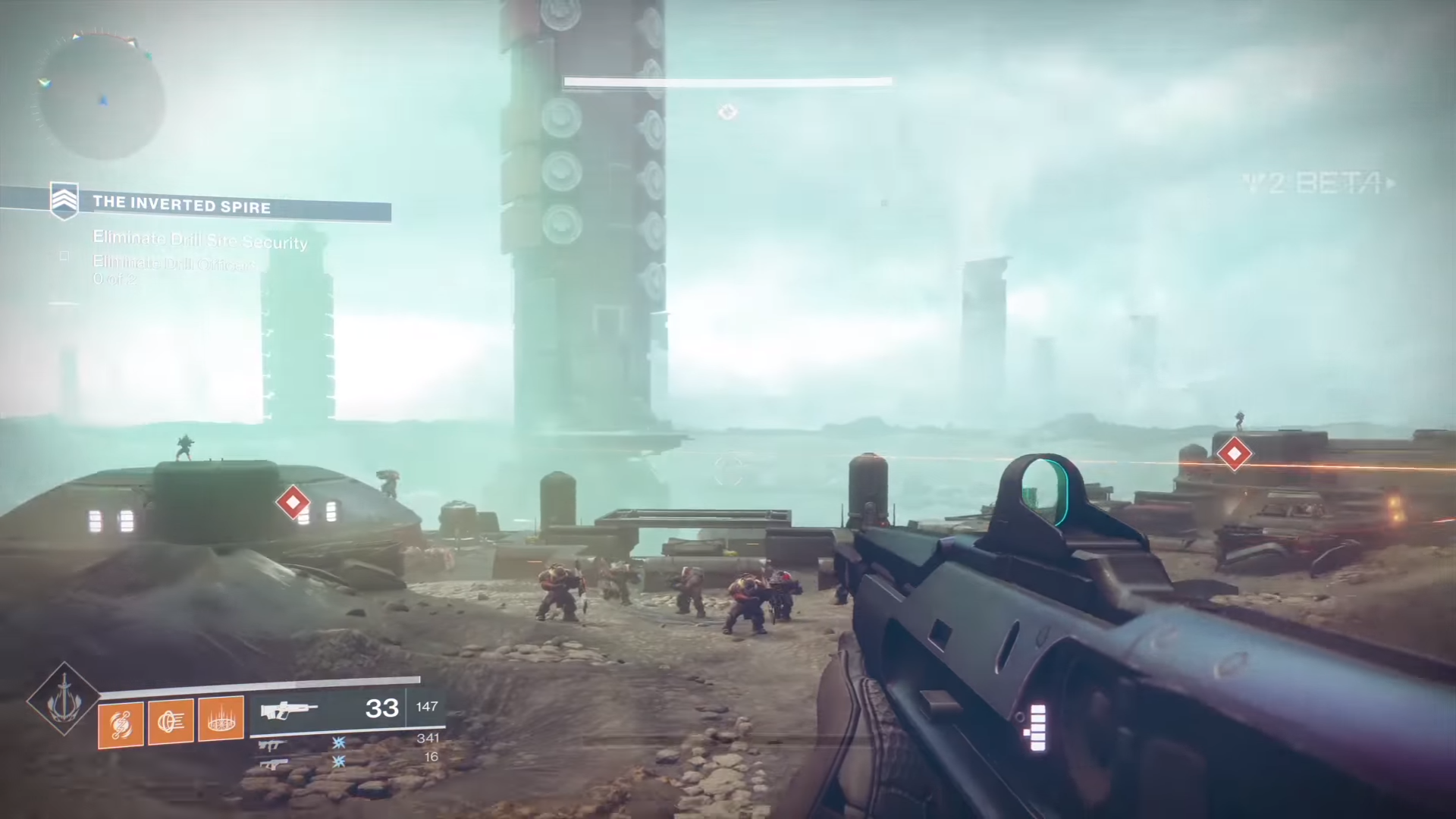Click the chevron mission rank icon
The height and width of the screenshot is (819, 1456).
click(x=65, y=199)
